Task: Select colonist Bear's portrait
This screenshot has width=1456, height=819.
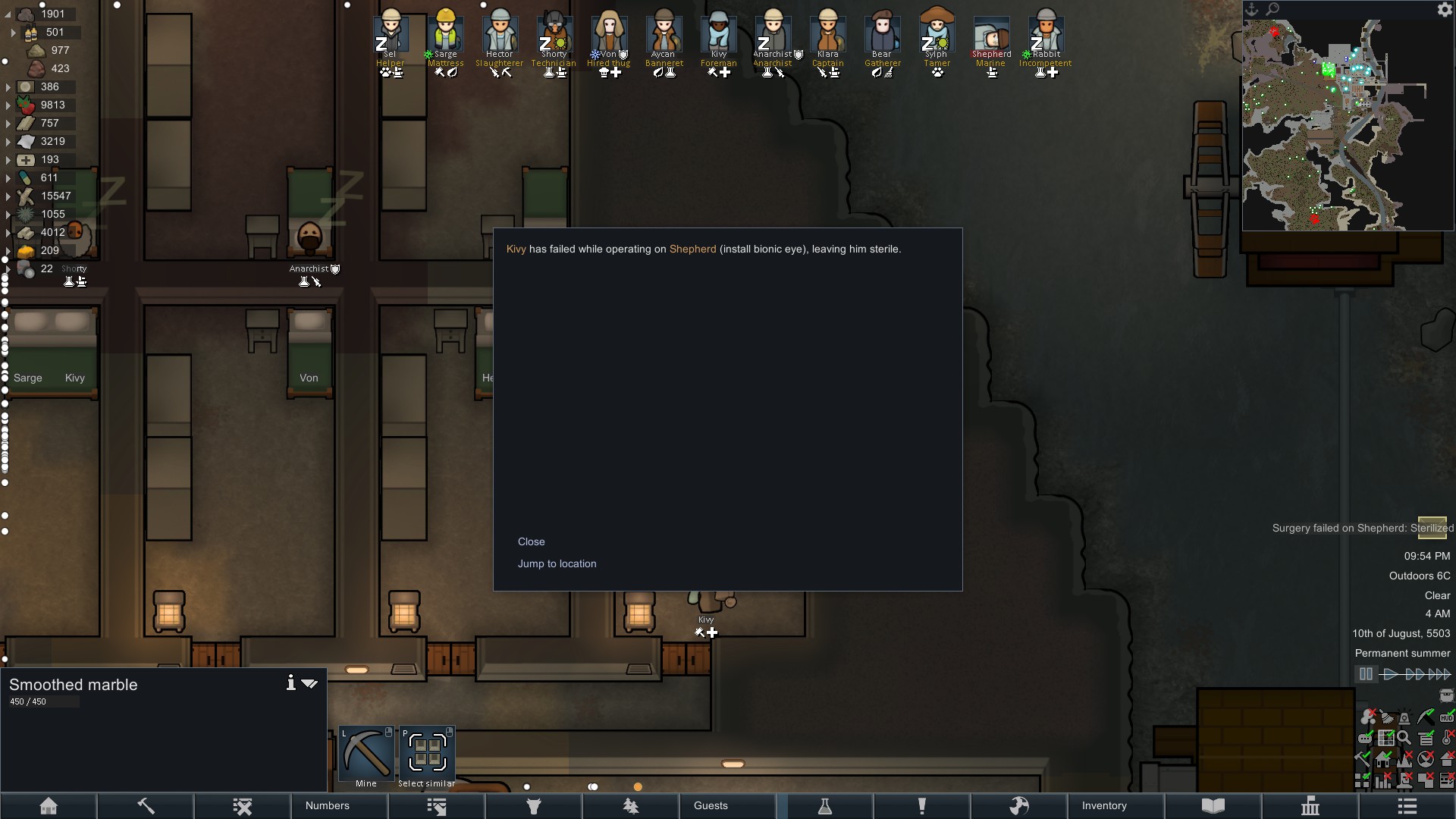Action: tap(882, 34)
